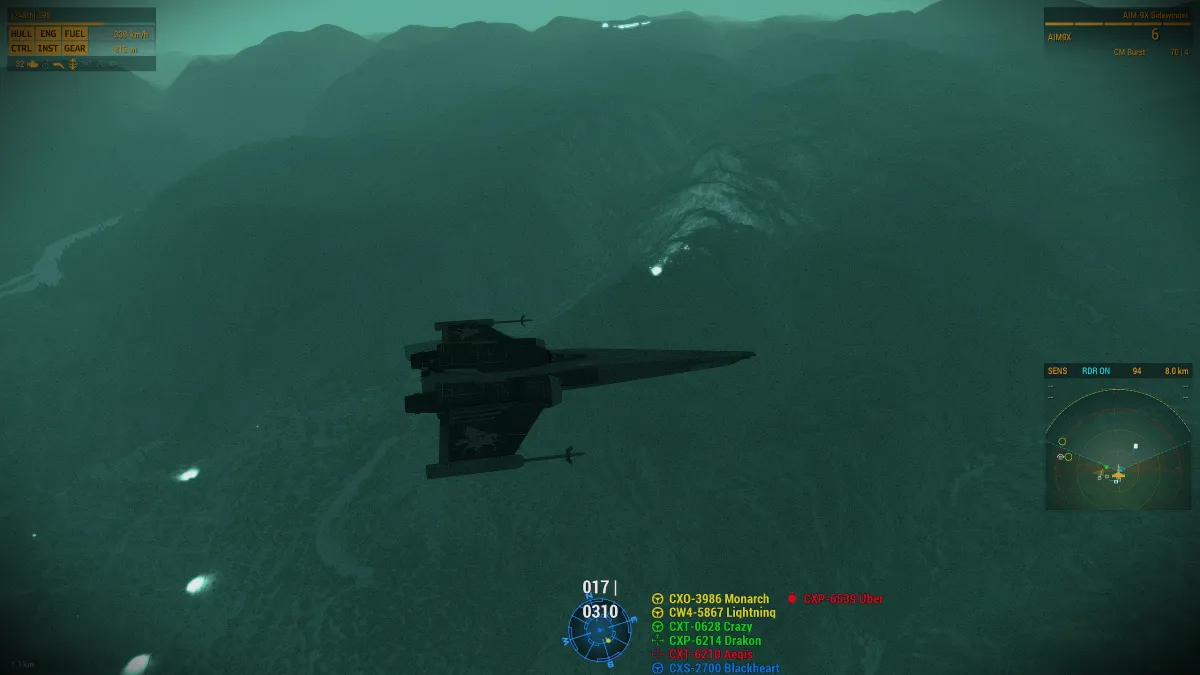The width and height of the screenshot is (1200, 675).
Task: Pick CXP-6214 Drakon from the unit list
Action: click(714, 641)
